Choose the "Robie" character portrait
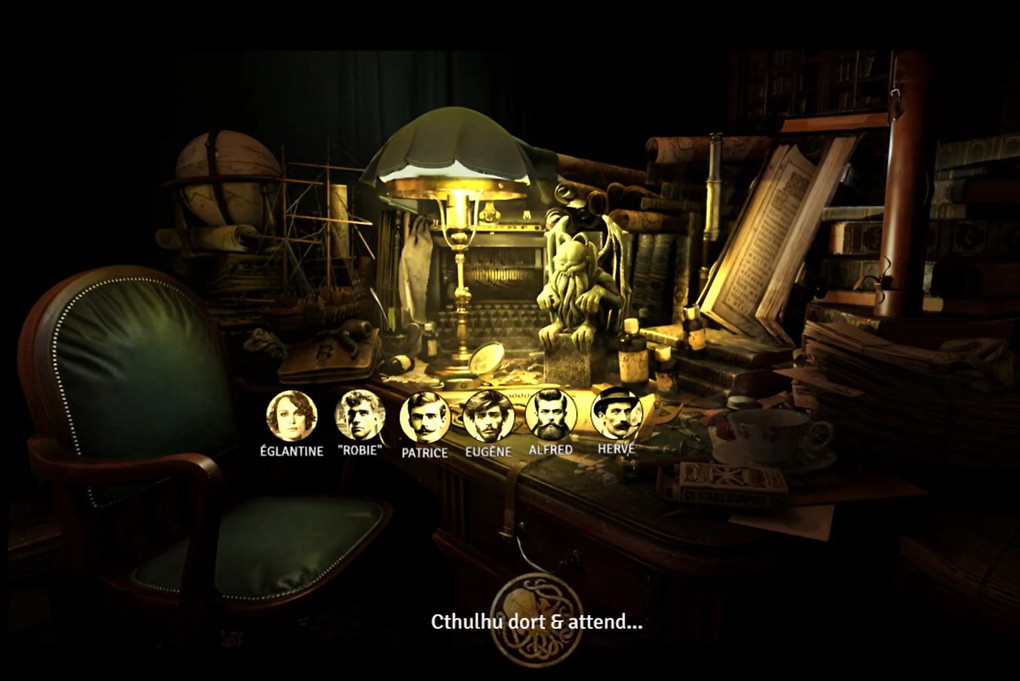This screenshot has height=681, width=1020. (360, 416)
